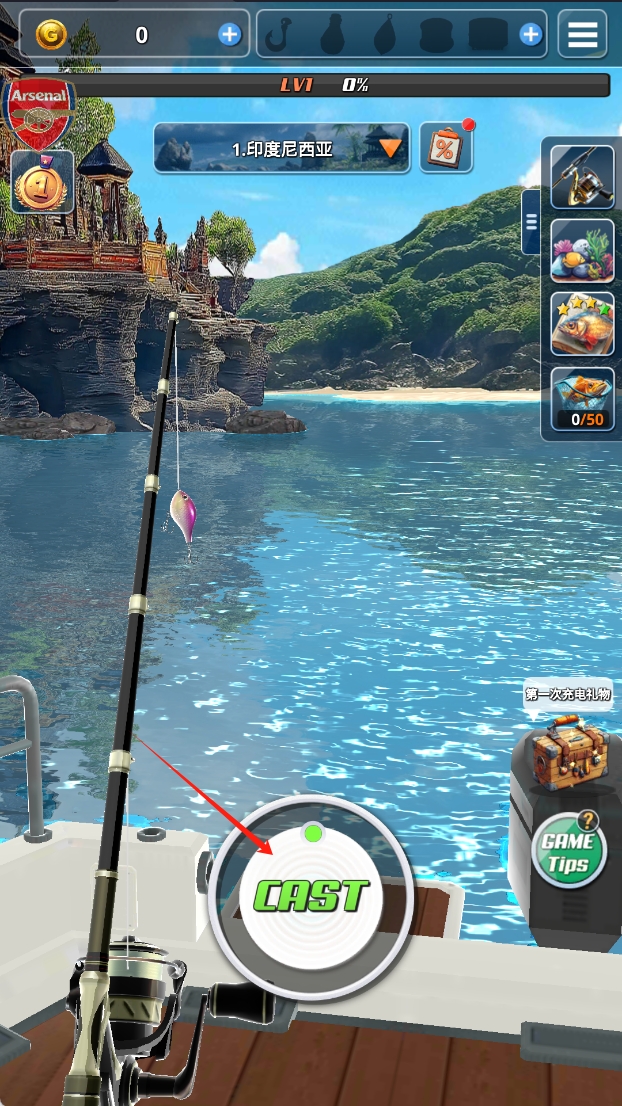This screenshot has width=622, height=1106.
Task: Collapse the right side panel handle
Action: coord(531,221)
